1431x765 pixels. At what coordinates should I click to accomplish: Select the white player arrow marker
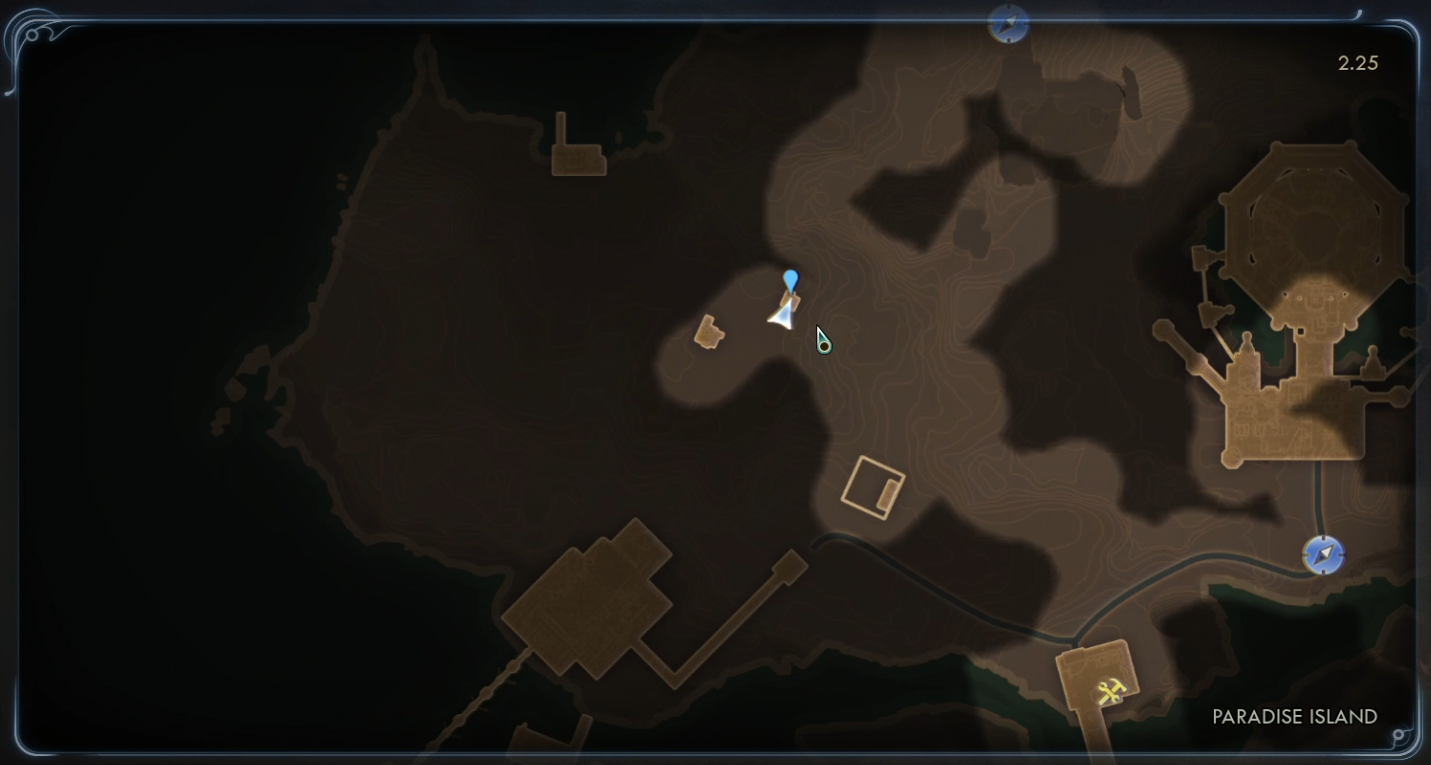[x=783, y=314]
